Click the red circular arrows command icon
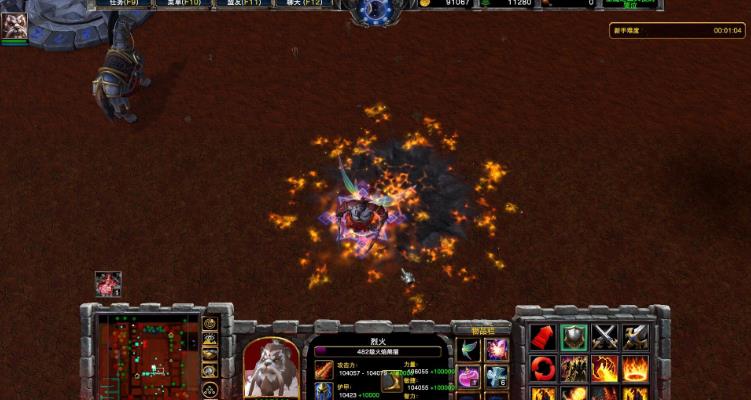The width and height of the screenshot is (751, 400). (x=542, y=368)
